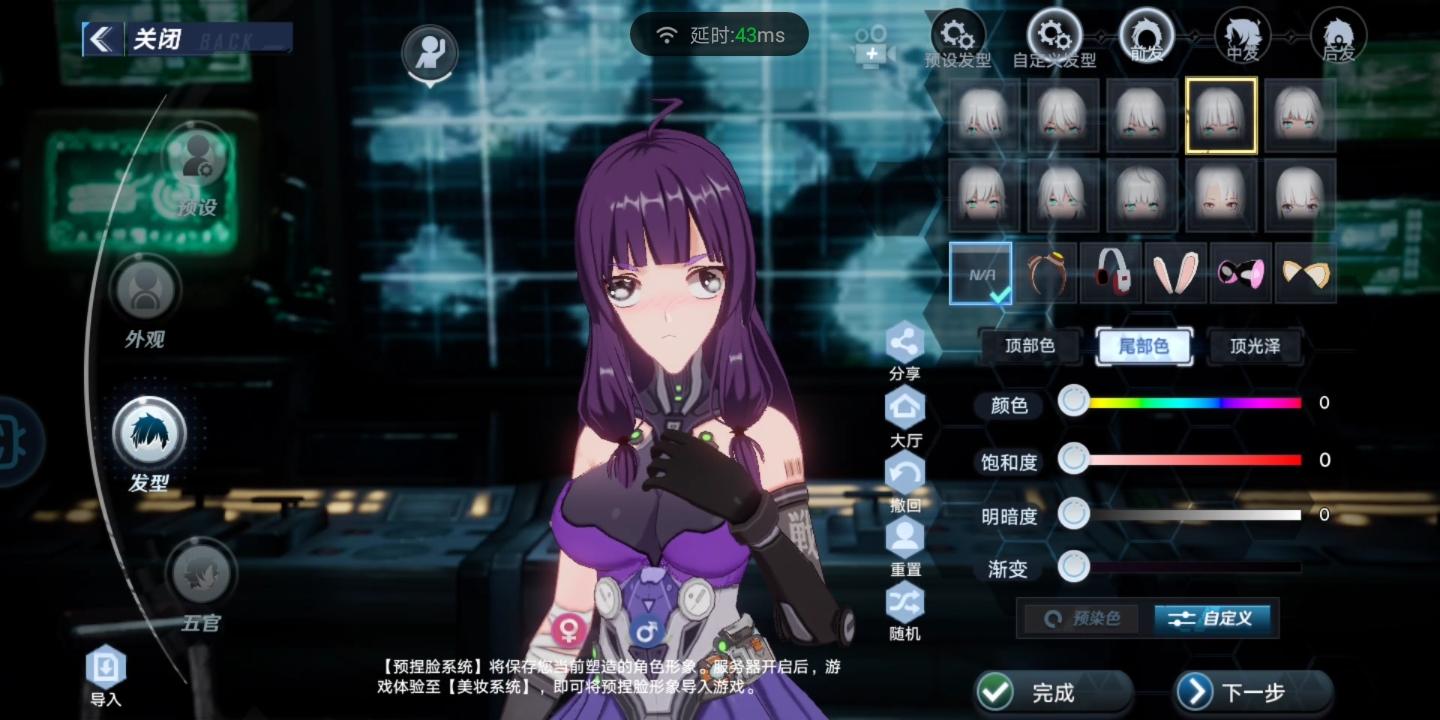Switch to the 顶光泽 tab
1440x720 pixels.
tap(1256, 346)
